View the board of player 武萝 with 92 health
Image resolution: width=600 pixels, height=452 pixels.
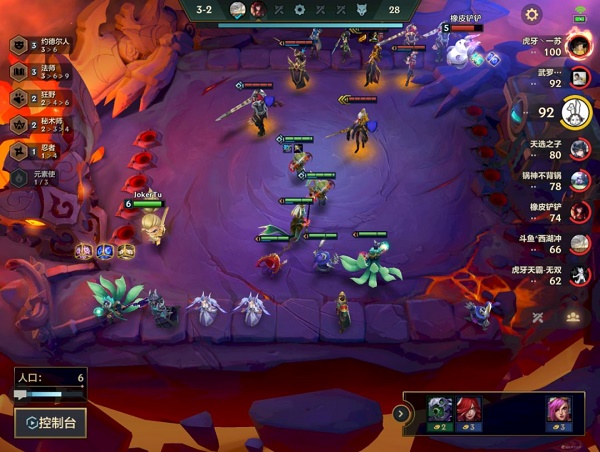pyautogui.click(x=578, y=79)
